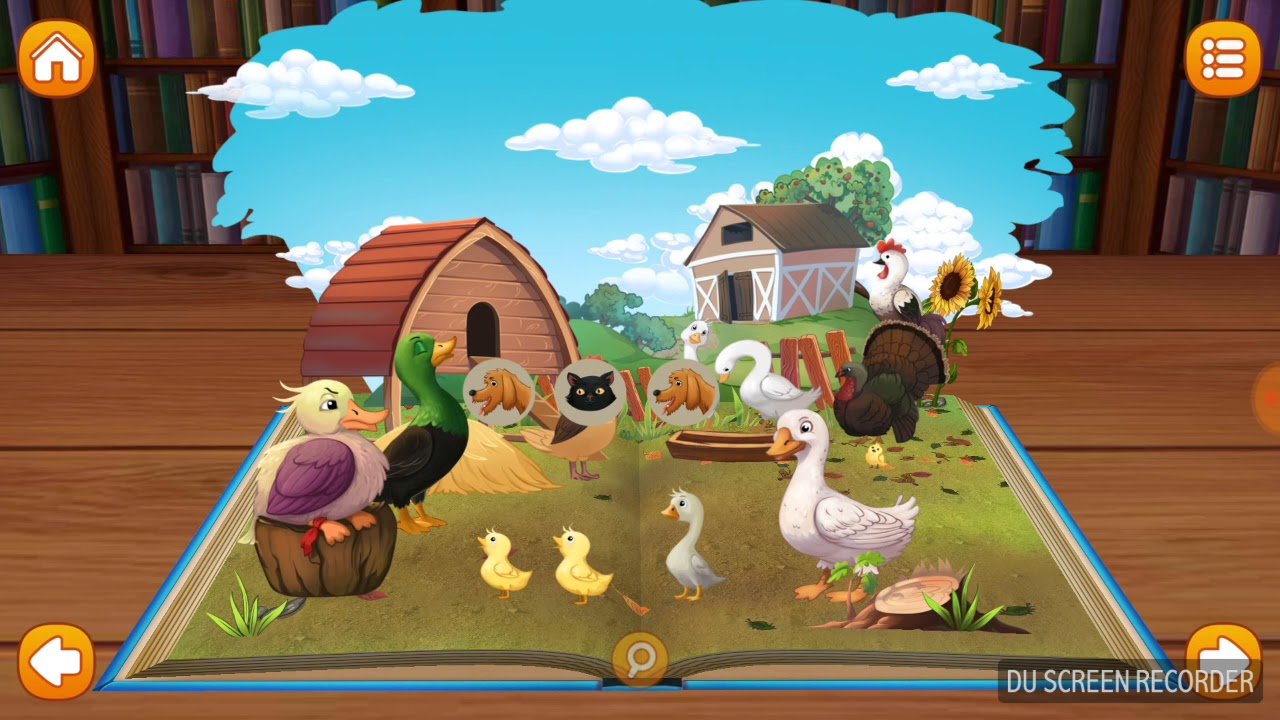Open the list menu button
The width and height of the screenshot is (1280, 720).
click(x=1222, y=59)
